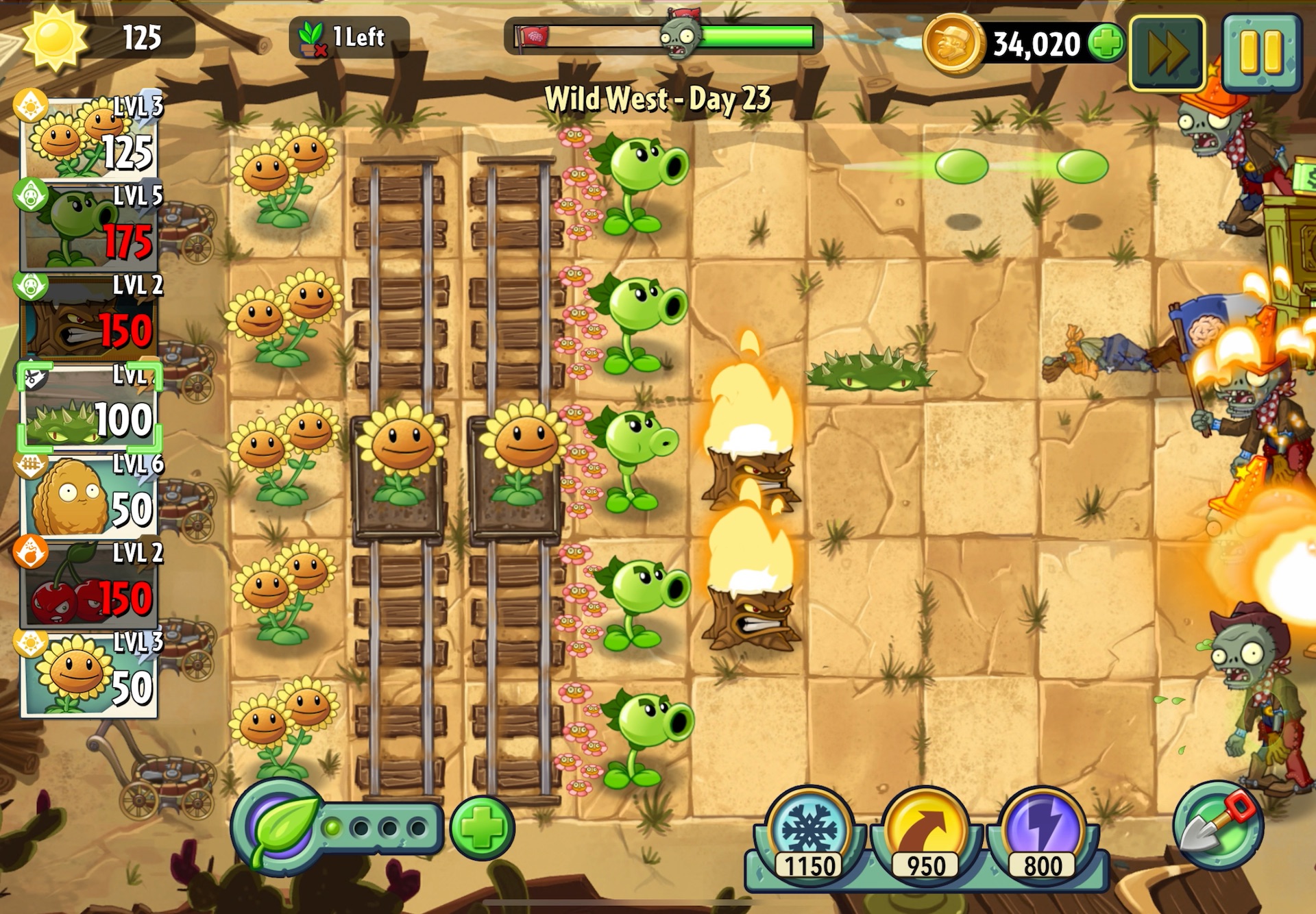Image resolution: width=1316 pixels, height=914 pixels.
Task: Select the shovel tool
Action: point(1218,825)
